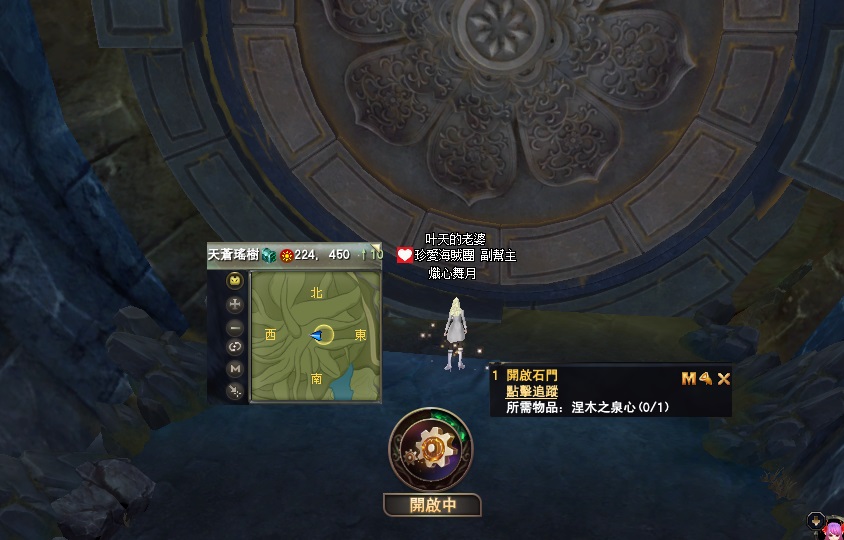Click the arrow-and-dots icon below minimap M
844x540 pixels.
click(x=235, y=391)
